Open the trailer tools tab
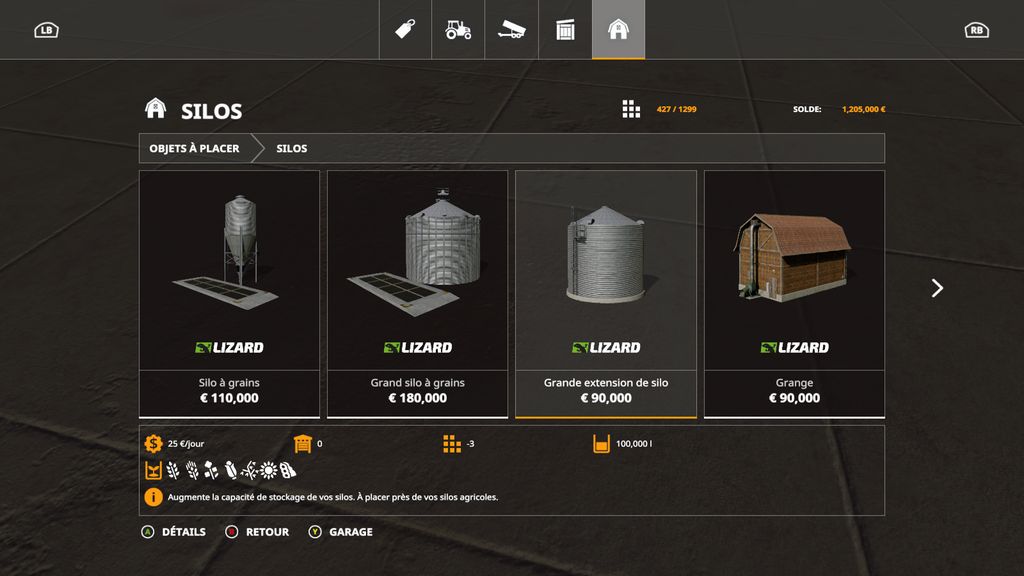This screenshot has width=1024, height=576. pyautogui.click(x=512, y=30)
